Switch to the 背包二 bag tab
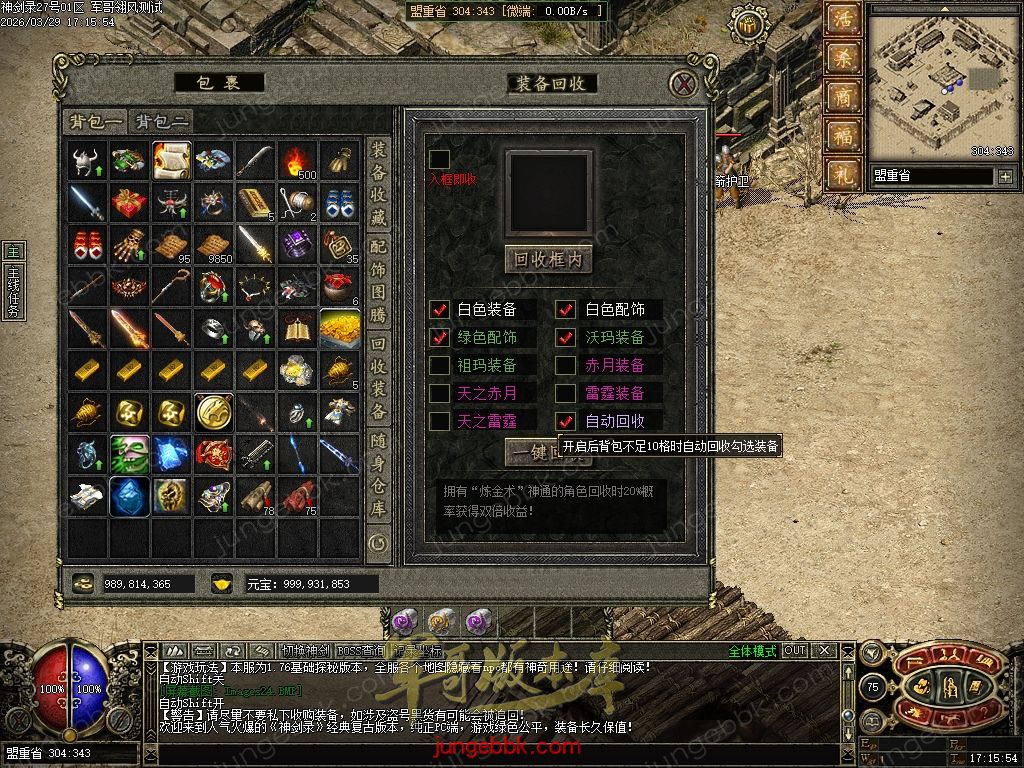1024x768 pixels. tap(162, 122)
